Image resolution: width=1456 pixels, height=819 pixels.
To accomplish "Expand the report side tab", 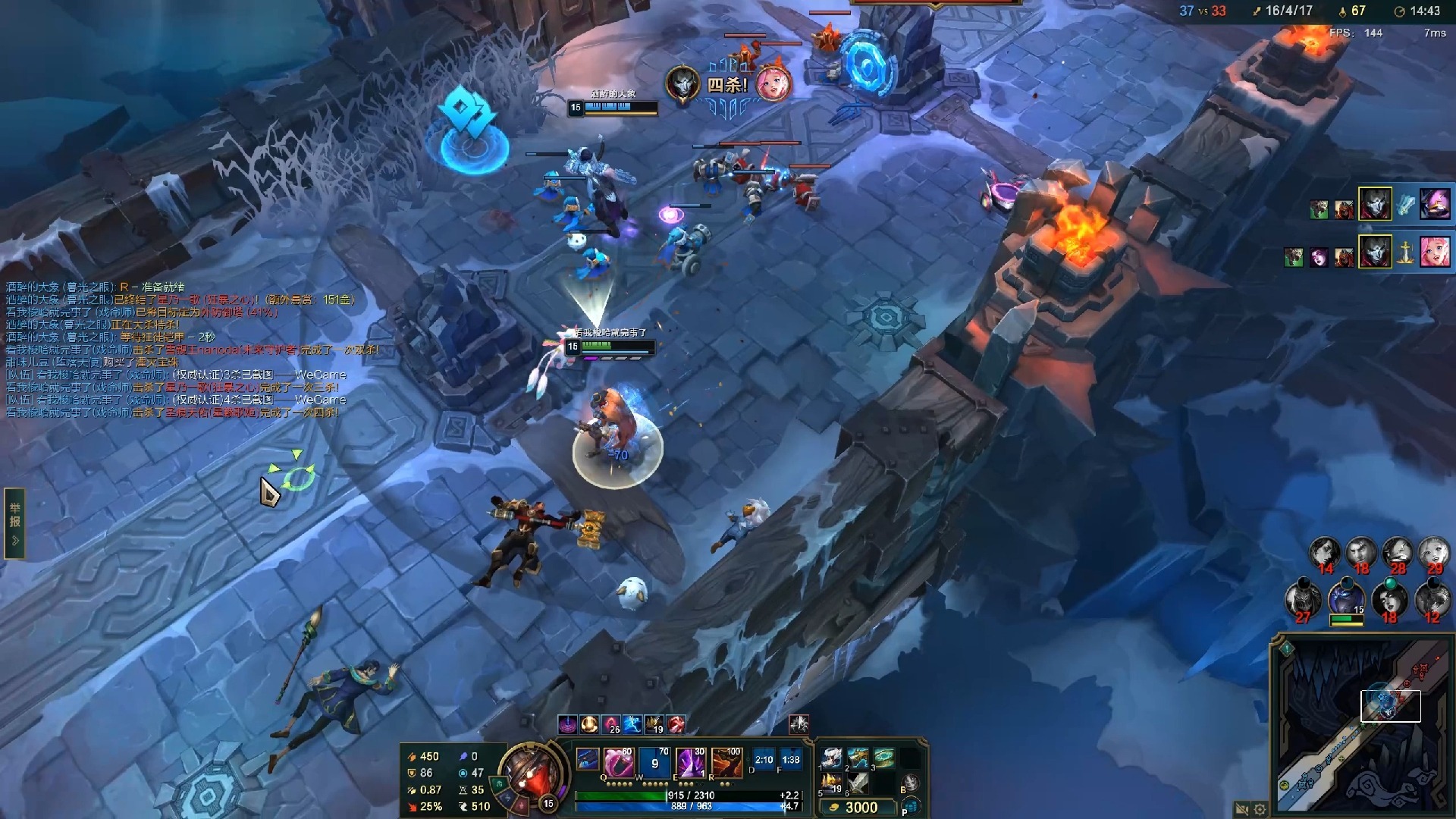I will 14,522.
